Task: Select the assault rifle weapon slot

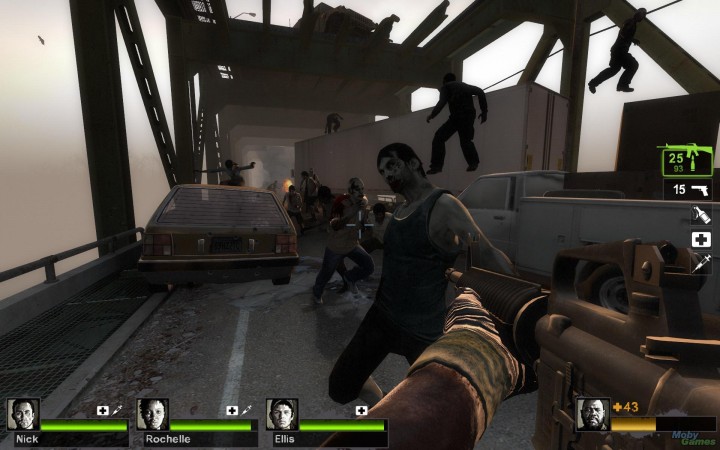Action: (685, 160)
